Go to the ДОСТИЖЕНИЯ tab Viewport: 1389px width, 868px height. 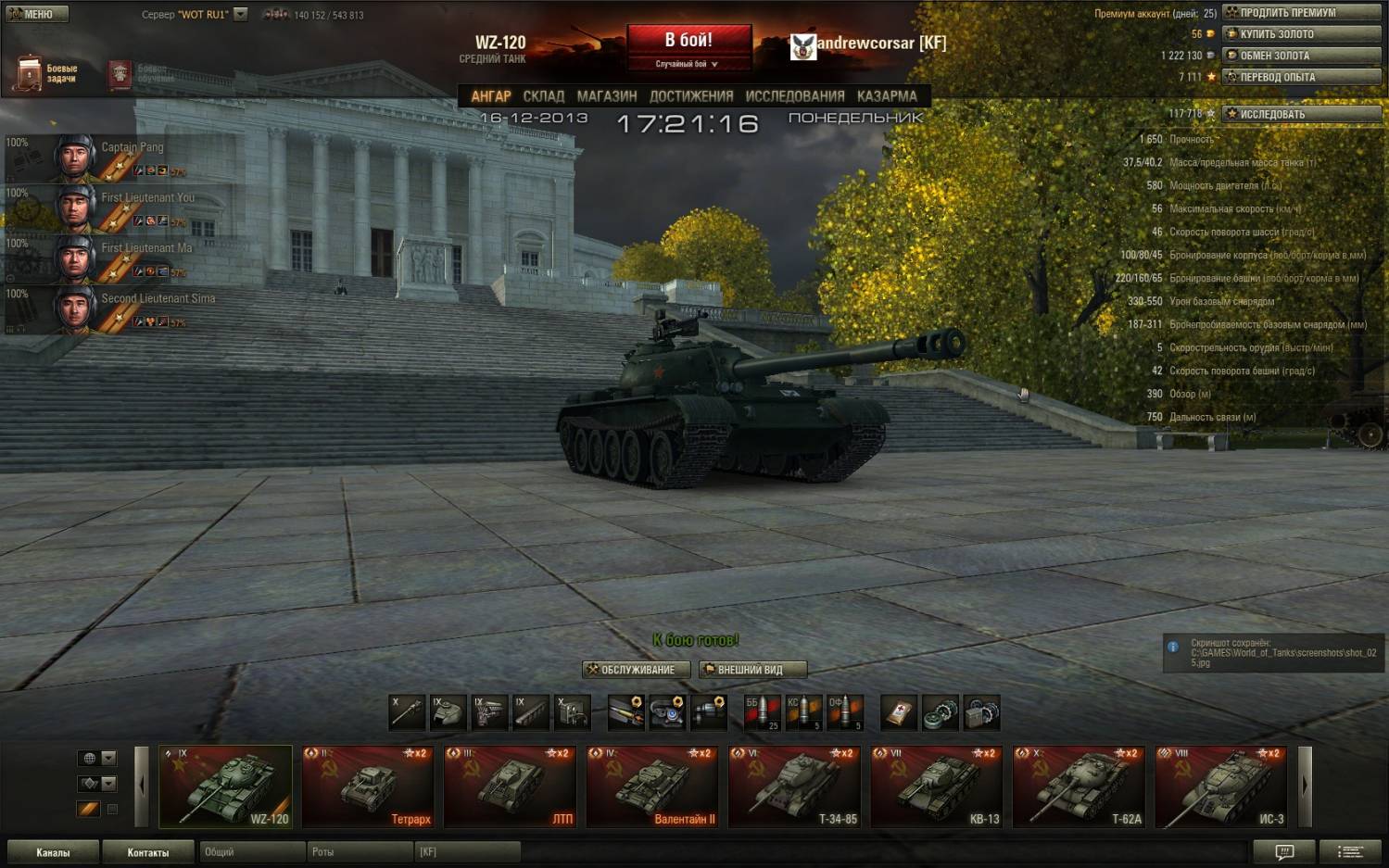pos(691,96)
